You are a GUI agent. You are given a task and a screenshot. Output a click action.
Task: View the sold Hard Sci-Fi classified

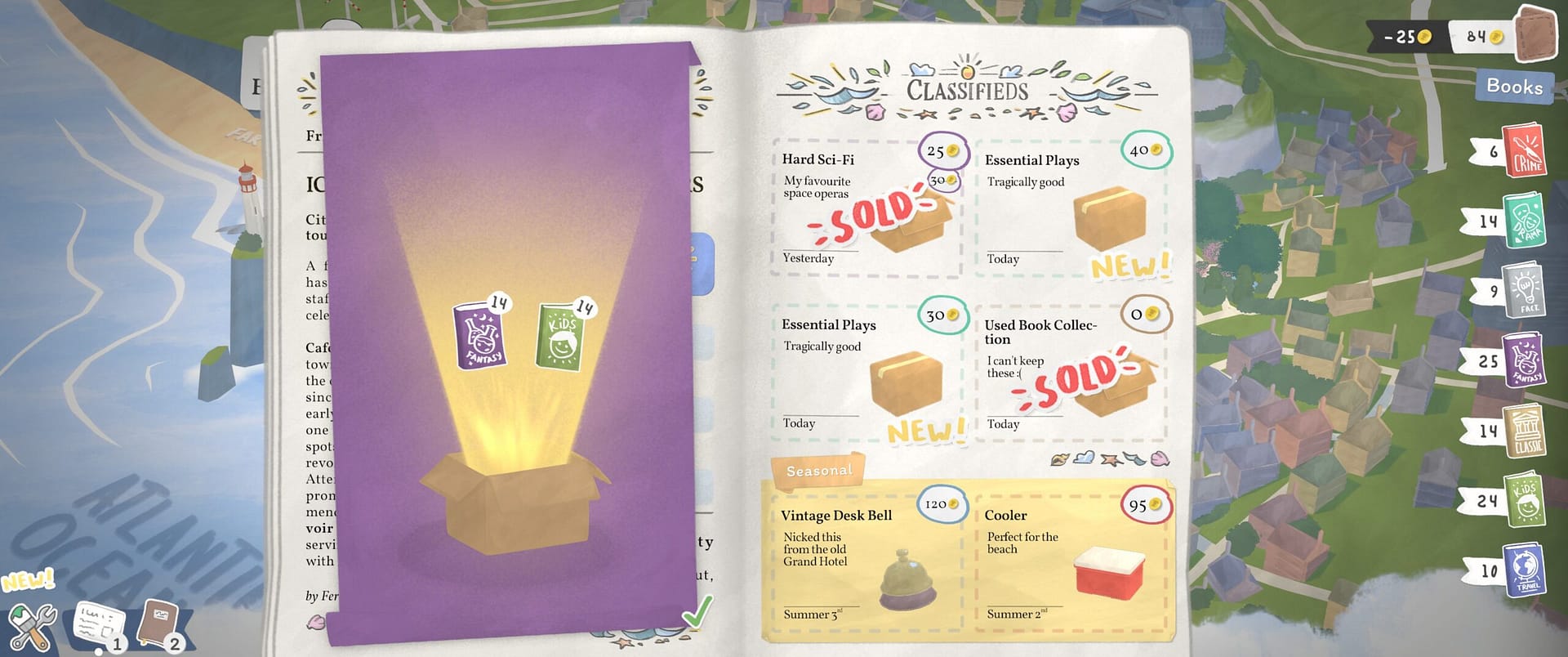(866, 204)
